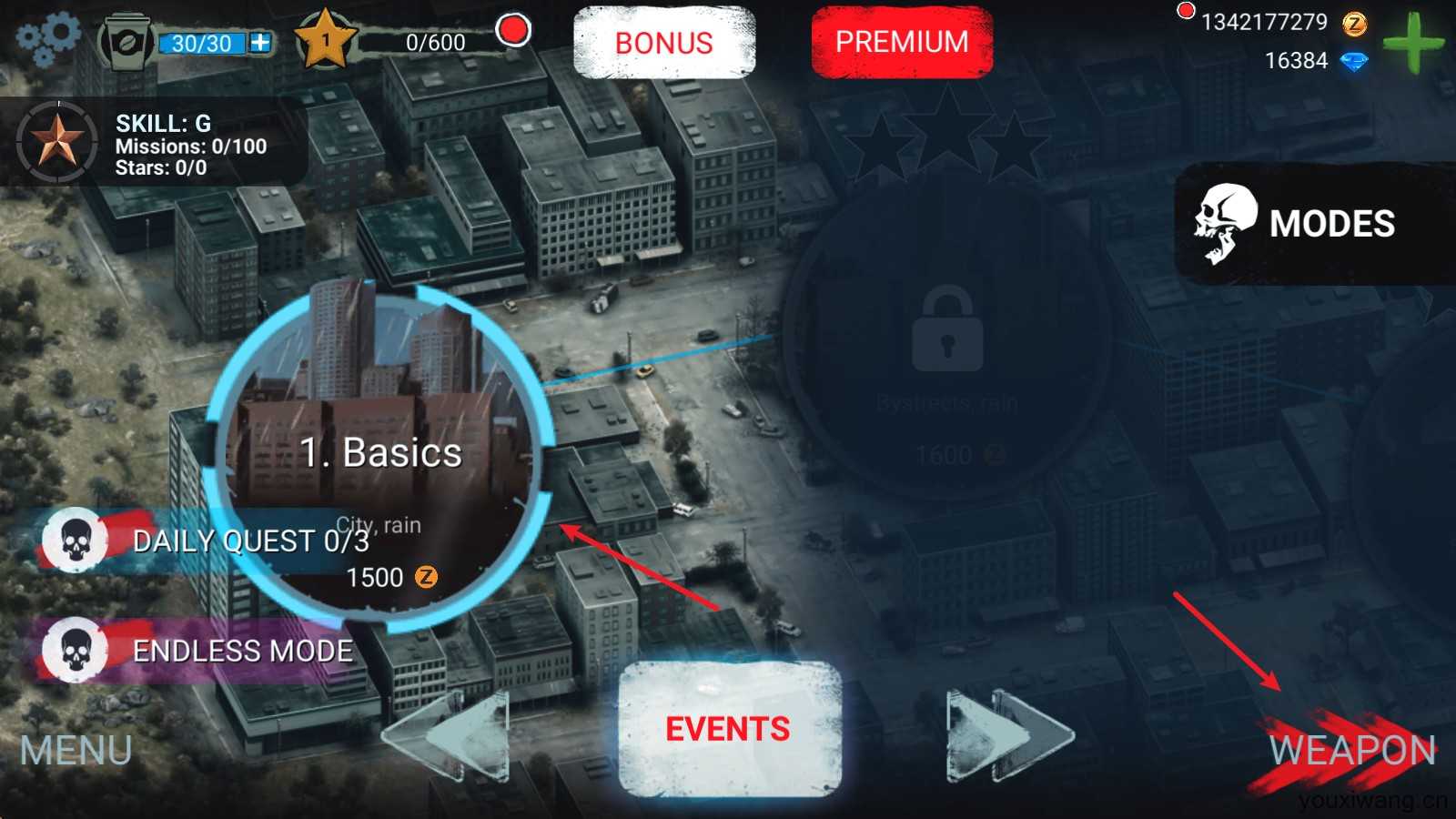Open the gear settings icon
Viewport: 1456px width, 819px height.
point(48,39)
